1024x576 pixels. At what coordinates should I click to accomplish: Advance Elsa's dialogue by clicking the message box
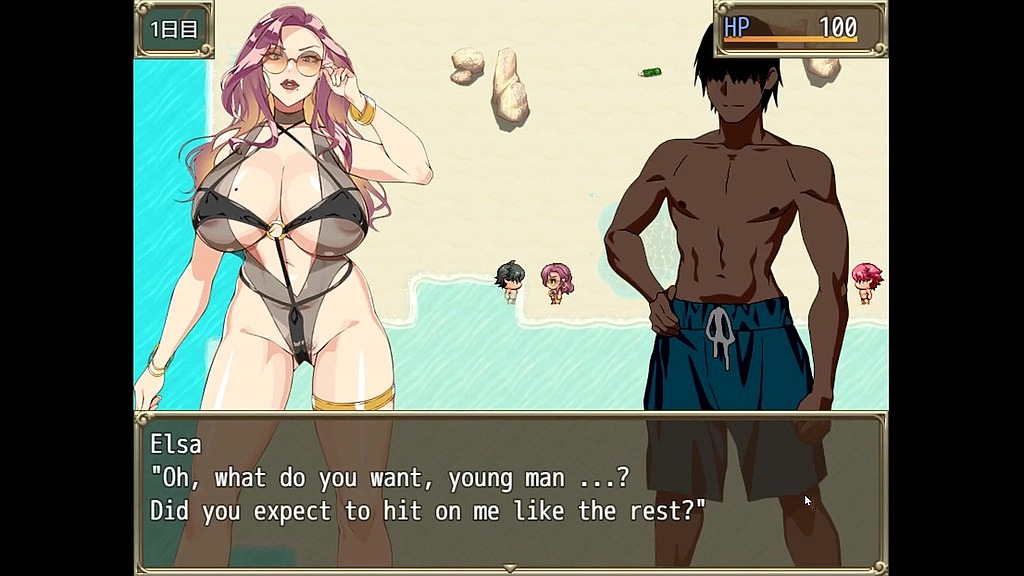[x=510, y=489]
